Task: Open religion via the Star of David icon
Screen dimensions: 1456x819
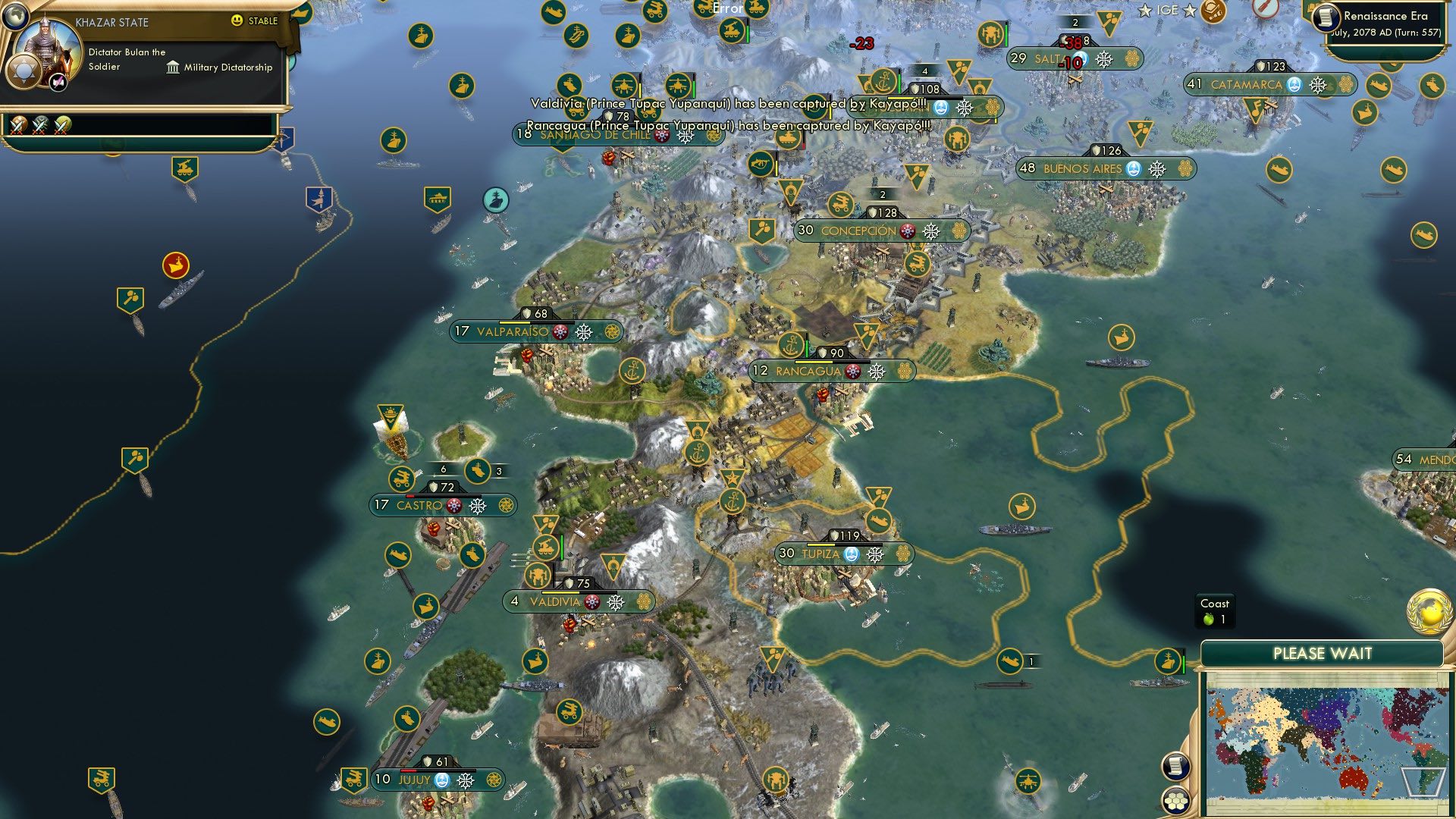Action: point(24,71)
